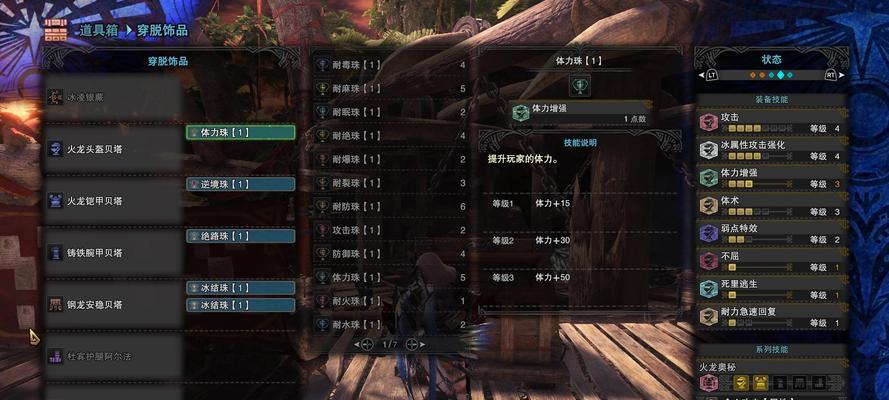Choose the 耐麻珠 decoration row
The width and height of the screenshot is (889, 400).
[x=390, y=89]
